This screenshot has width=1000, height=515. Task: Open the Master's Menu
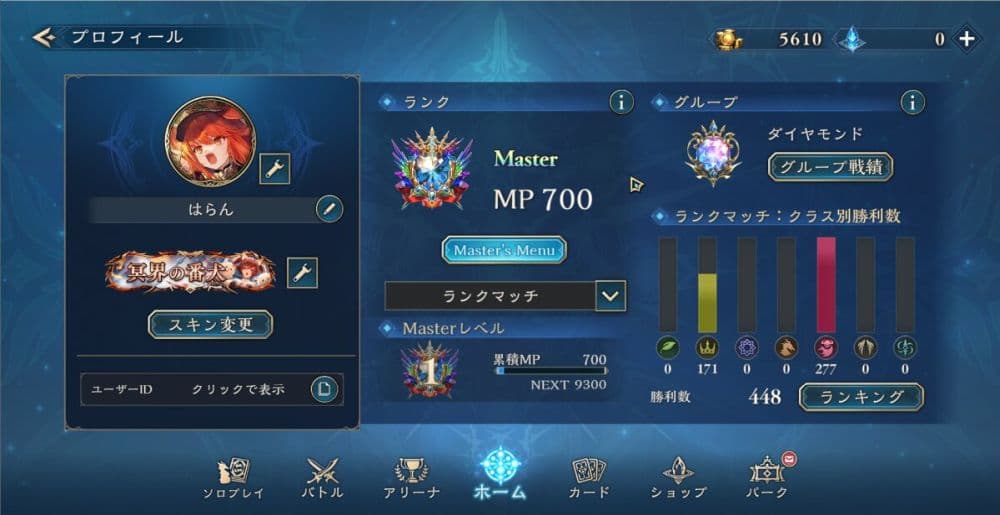504,249
